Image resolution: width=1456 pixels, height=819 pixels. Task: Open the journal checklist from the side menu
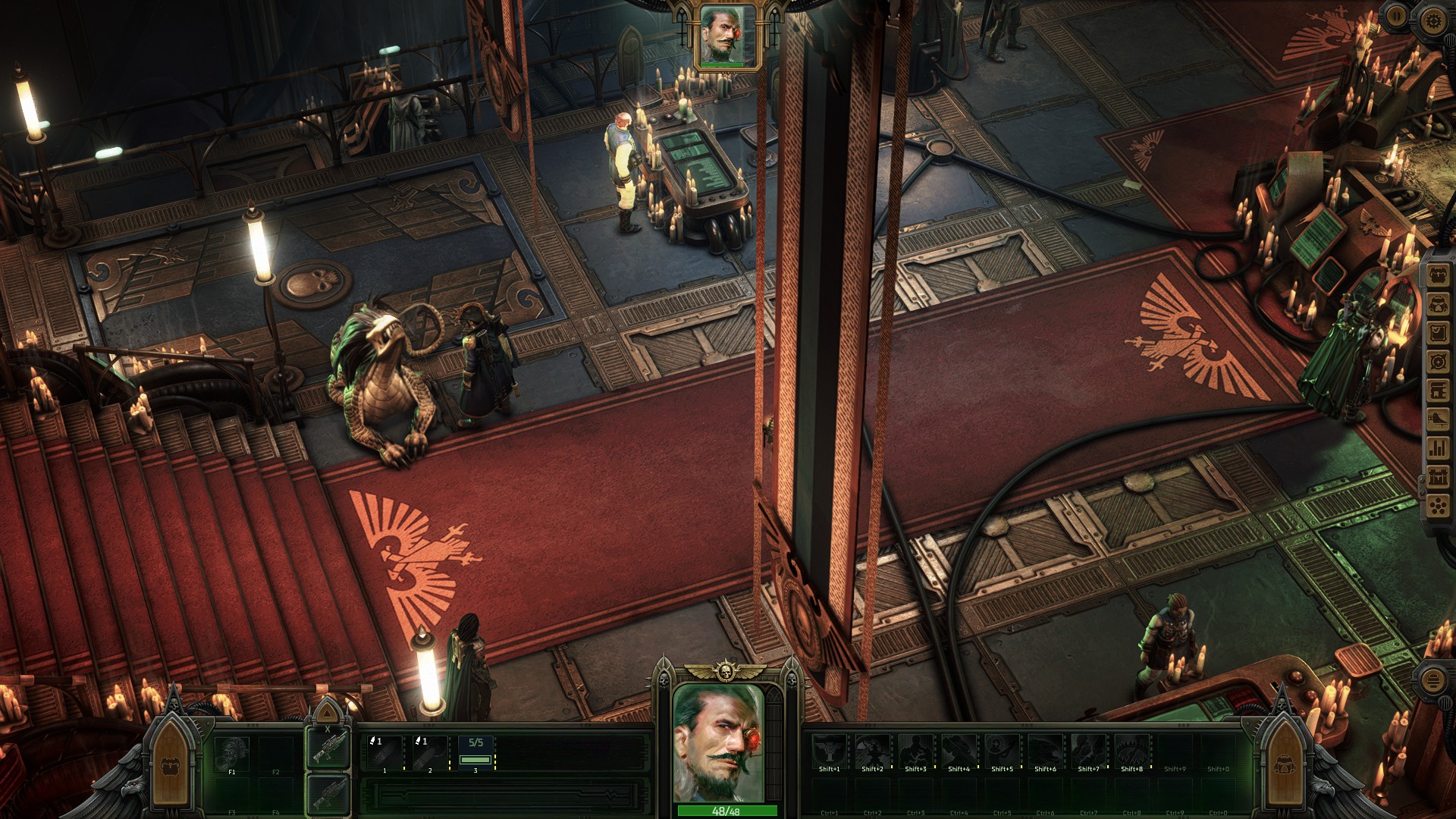point(1439,333)
